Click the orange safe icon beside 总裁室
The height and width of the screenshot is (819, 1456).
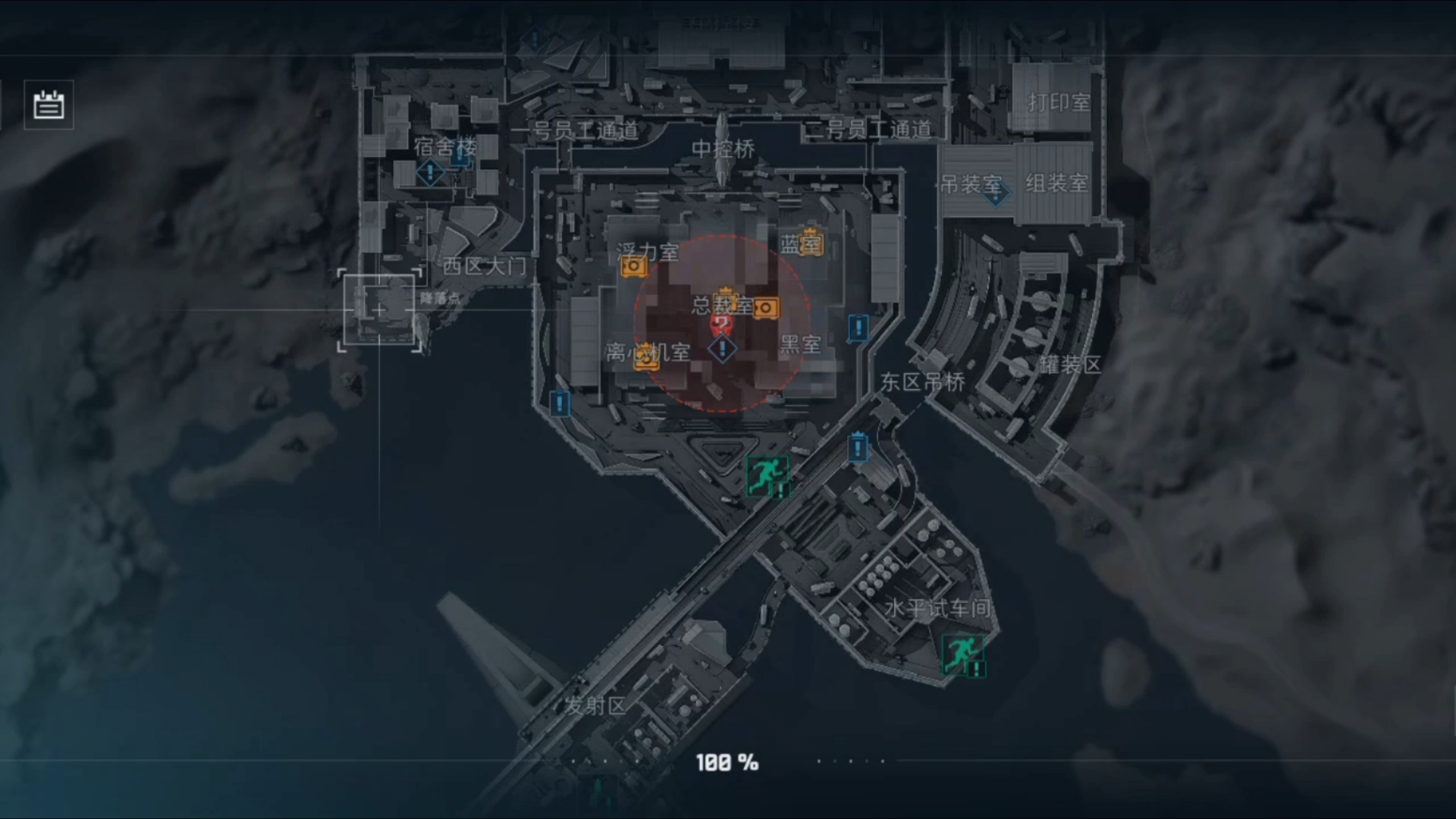[x=766, y=307]
